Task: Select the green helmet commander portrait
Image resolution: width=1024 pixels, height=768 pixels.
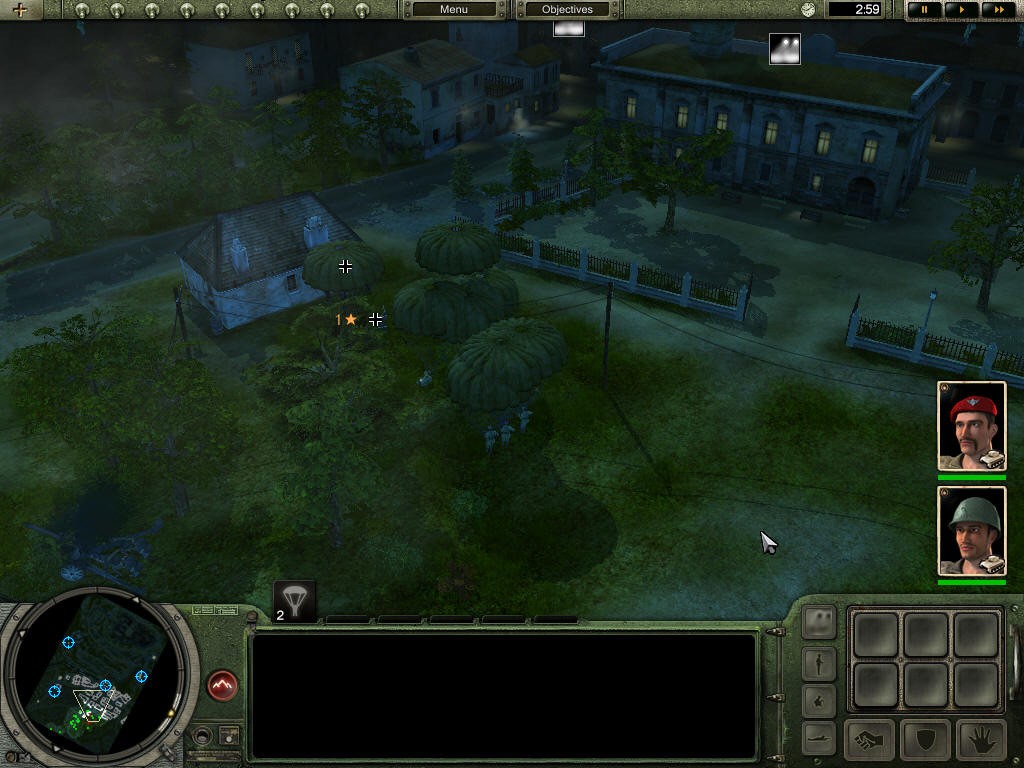Action: pos(971,531)
